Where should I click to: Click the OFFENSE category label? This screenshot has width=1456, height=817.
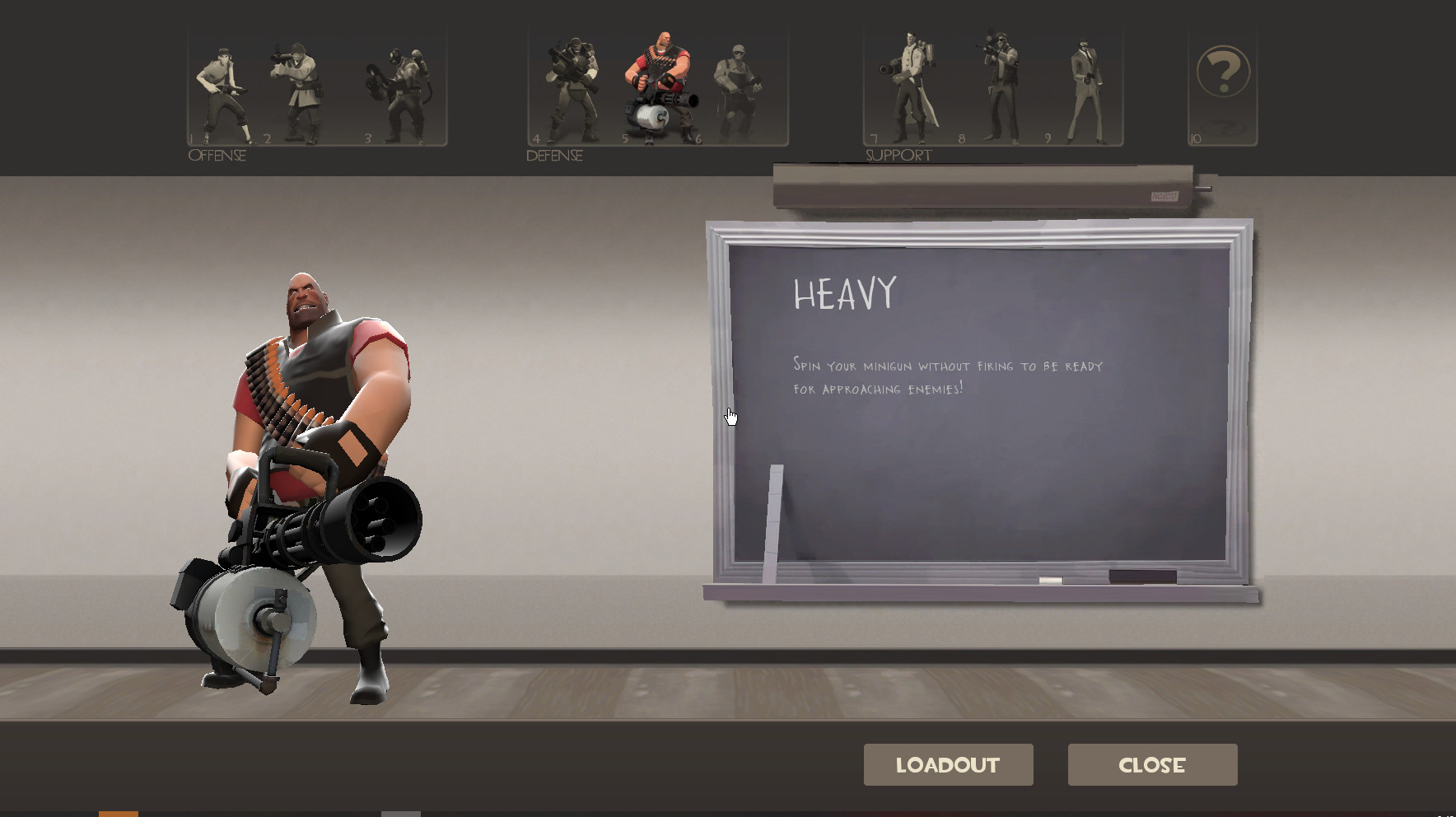coord(217,153)
